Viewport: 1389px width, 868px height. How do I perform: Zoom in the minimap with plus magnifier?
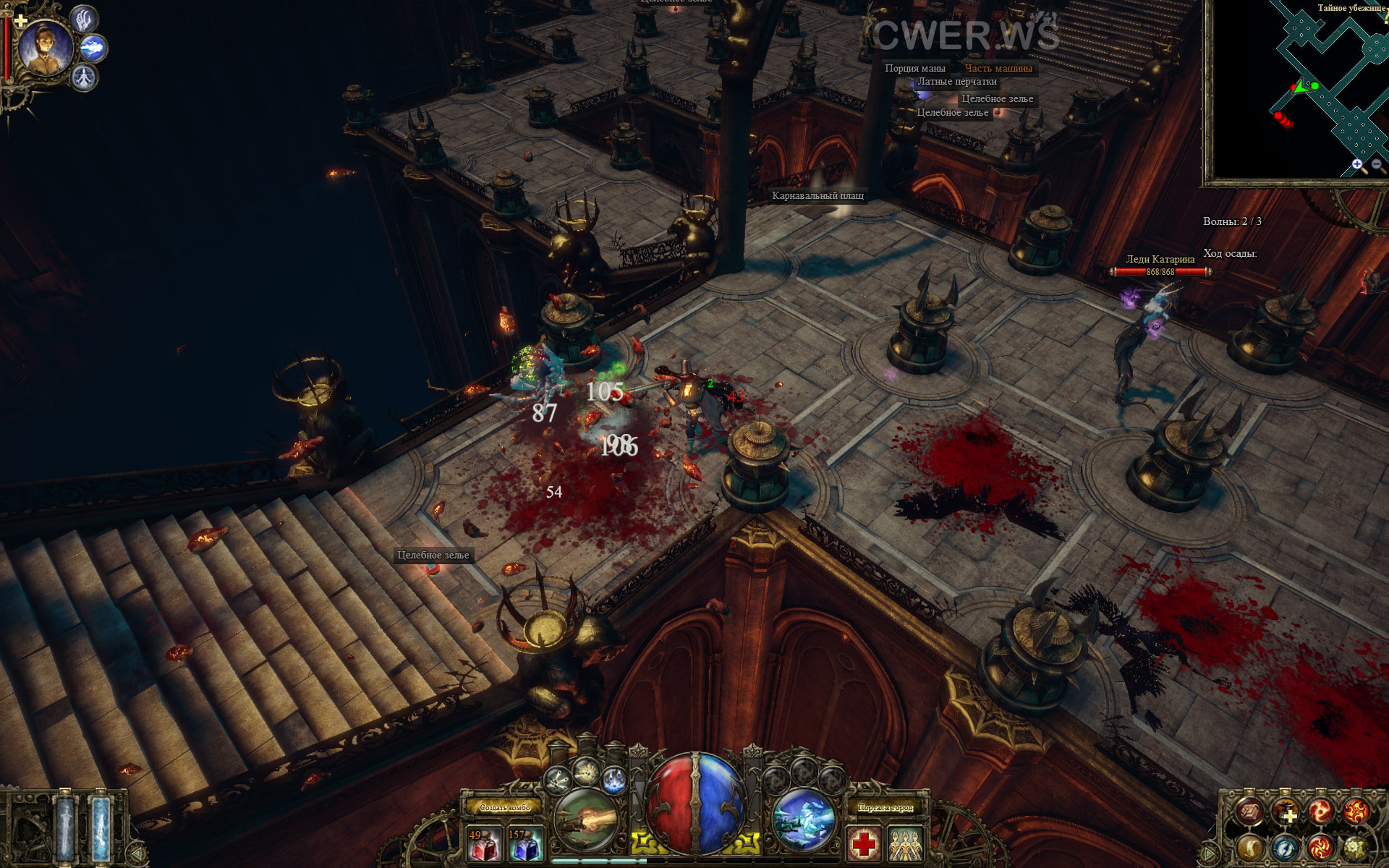point(1357,165)
